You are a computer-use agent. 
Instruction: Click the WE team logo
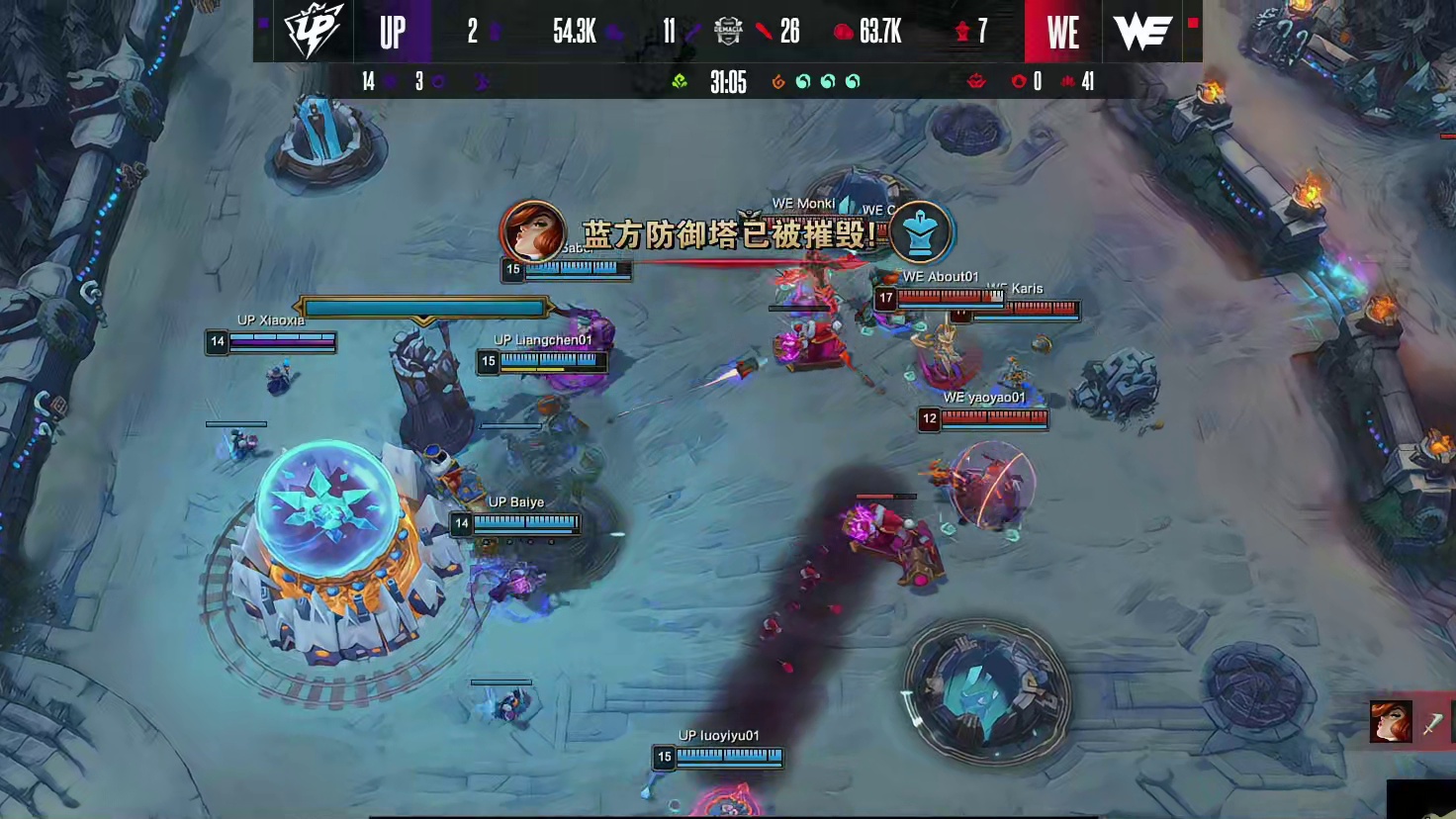tap(1142, 32)
